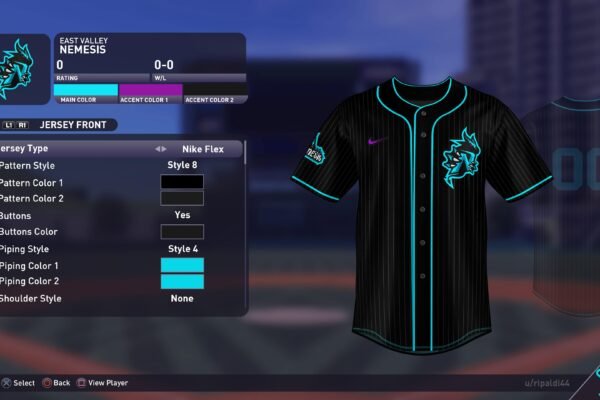Choose the Pattern Color 1 swatch
Screen dimensions: 600x400
click(182, 182)
